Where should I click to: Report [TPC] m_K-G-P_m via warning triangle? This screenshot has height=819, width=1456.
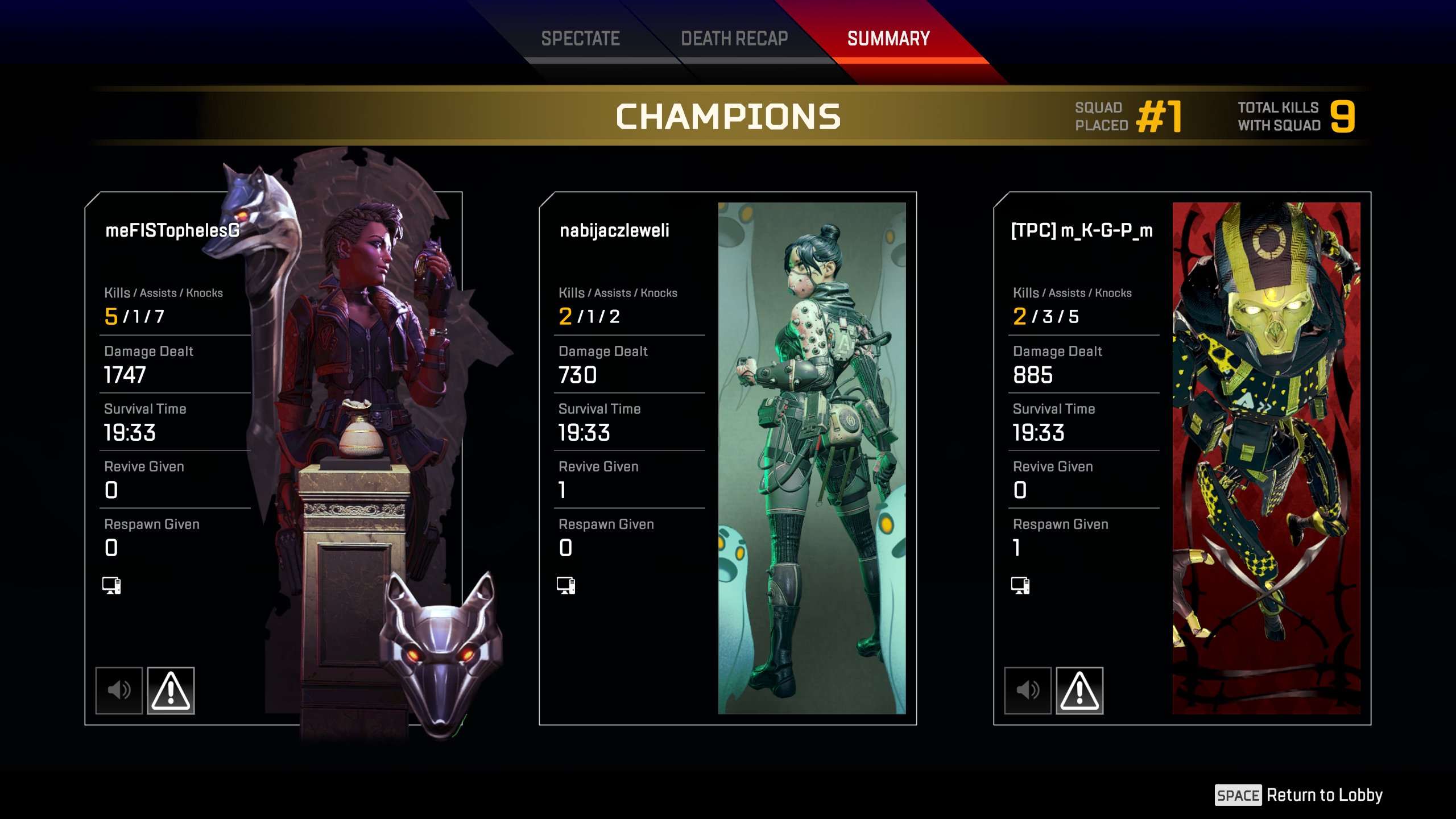click(x=1079, y=690)
